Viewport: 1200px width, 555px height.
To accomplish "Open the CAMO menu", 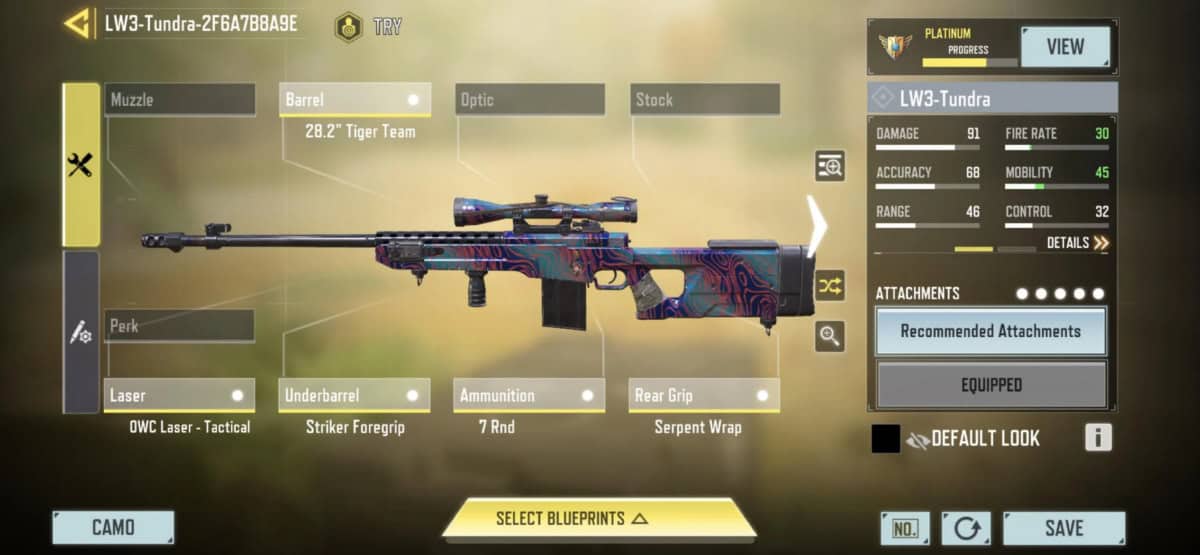I will tap(113, 527).
